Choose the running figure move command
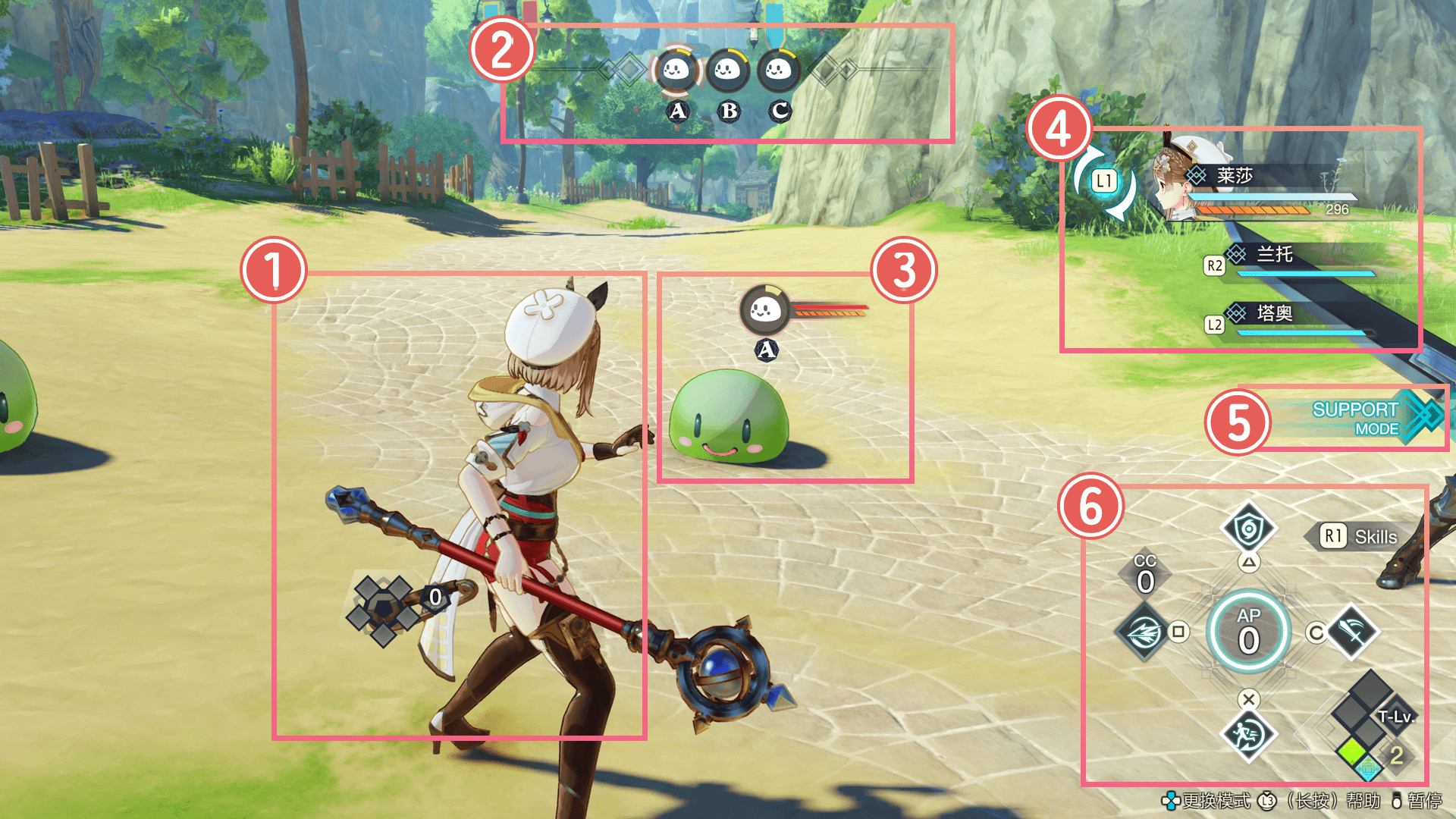Viewport: 1456px width, 819px height. pyautogui.click(x=1248, y=734)
